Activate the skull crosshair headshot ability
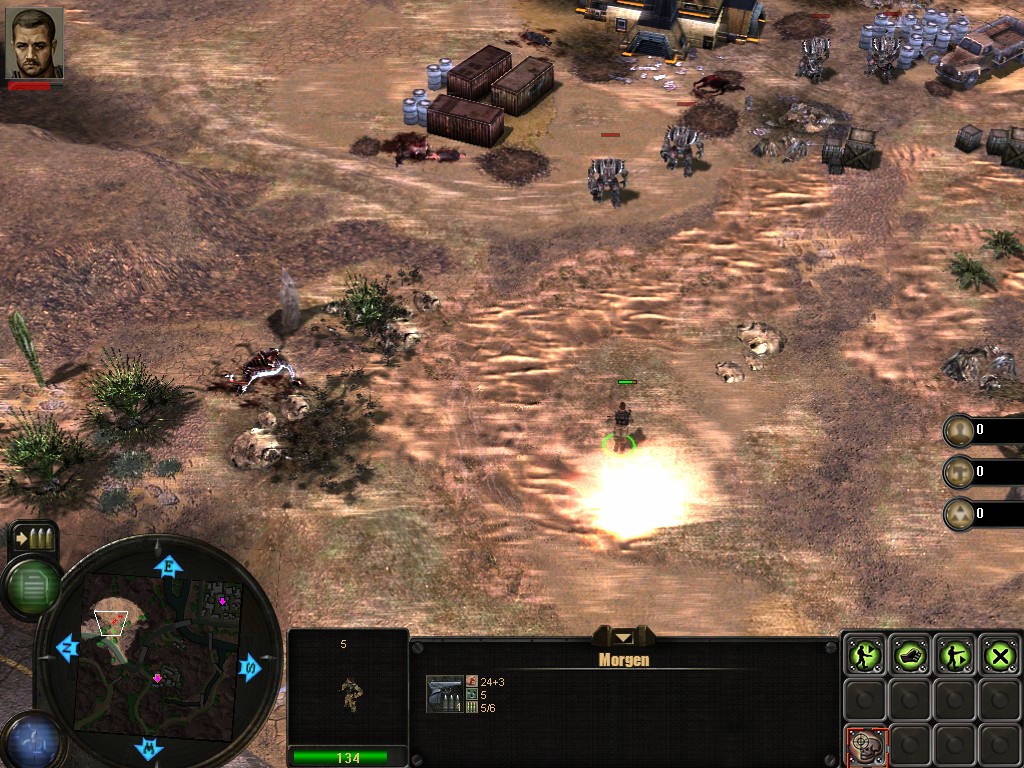 (864, 745)
